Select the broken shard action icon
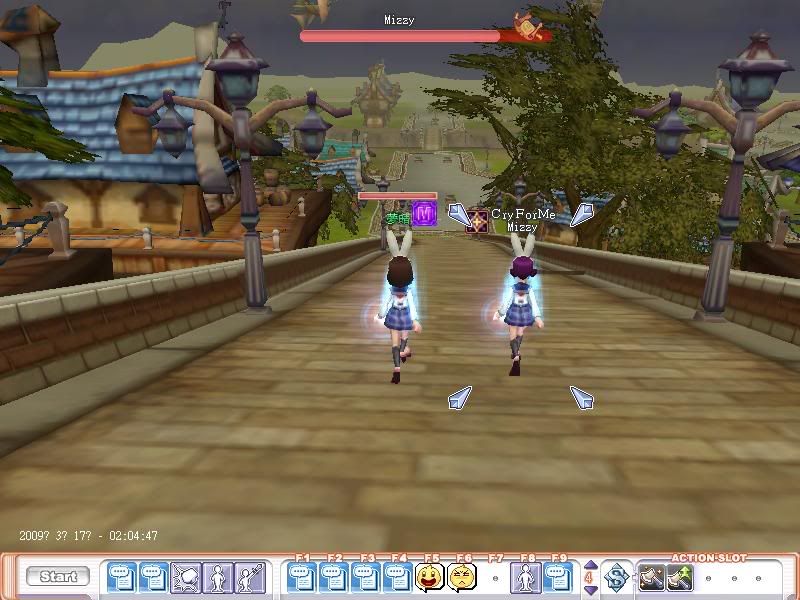The image size is (800, 600). click(x=185, y=577)
